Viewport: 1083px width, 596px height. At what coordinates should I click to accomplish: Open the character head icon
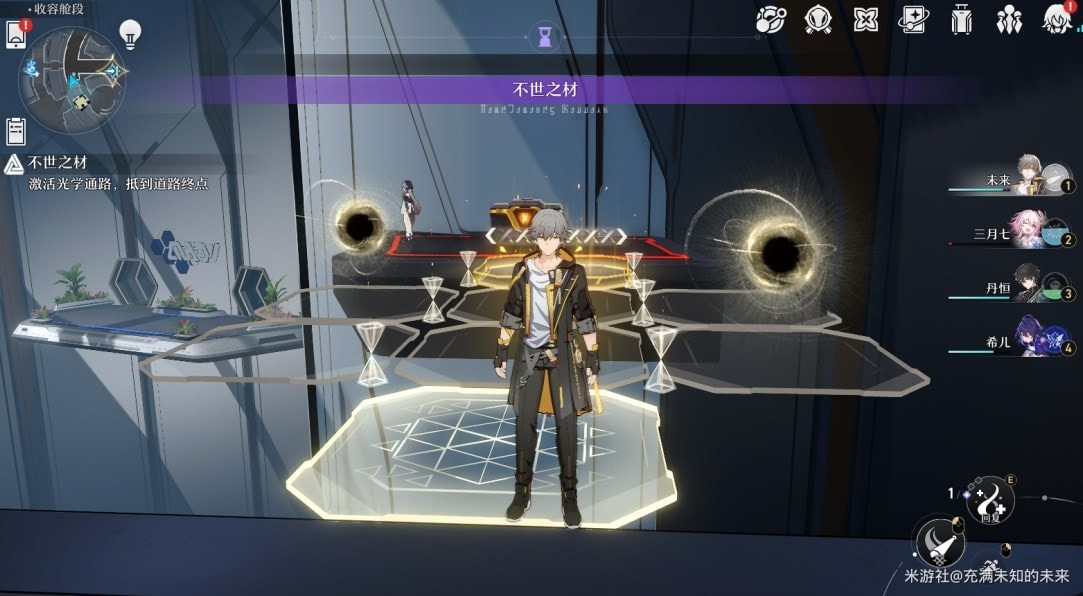(x=1056, y=20)
